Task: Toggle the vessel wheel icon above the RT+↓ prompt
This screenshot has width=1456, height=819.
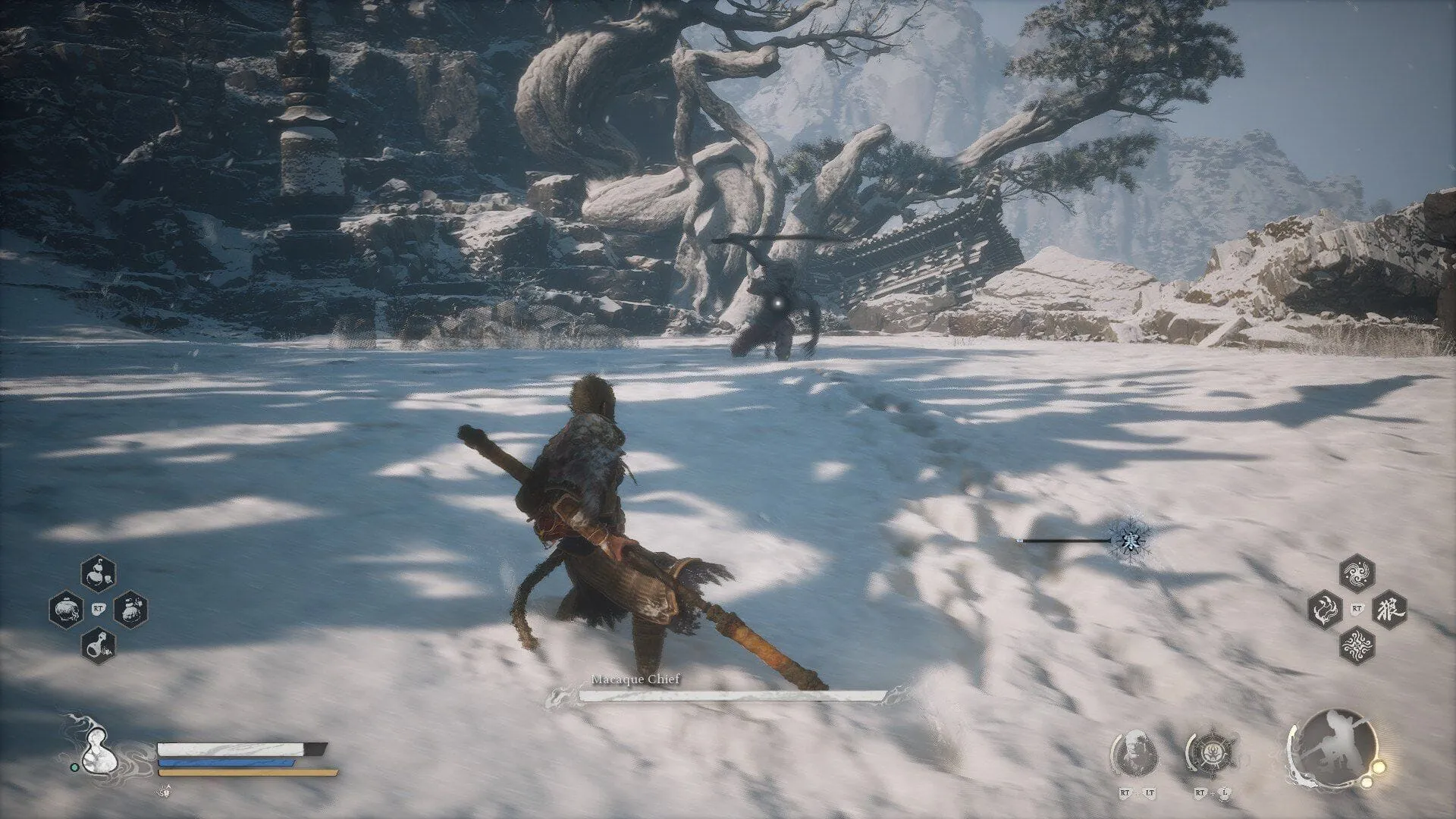Action: (1213, 752)
